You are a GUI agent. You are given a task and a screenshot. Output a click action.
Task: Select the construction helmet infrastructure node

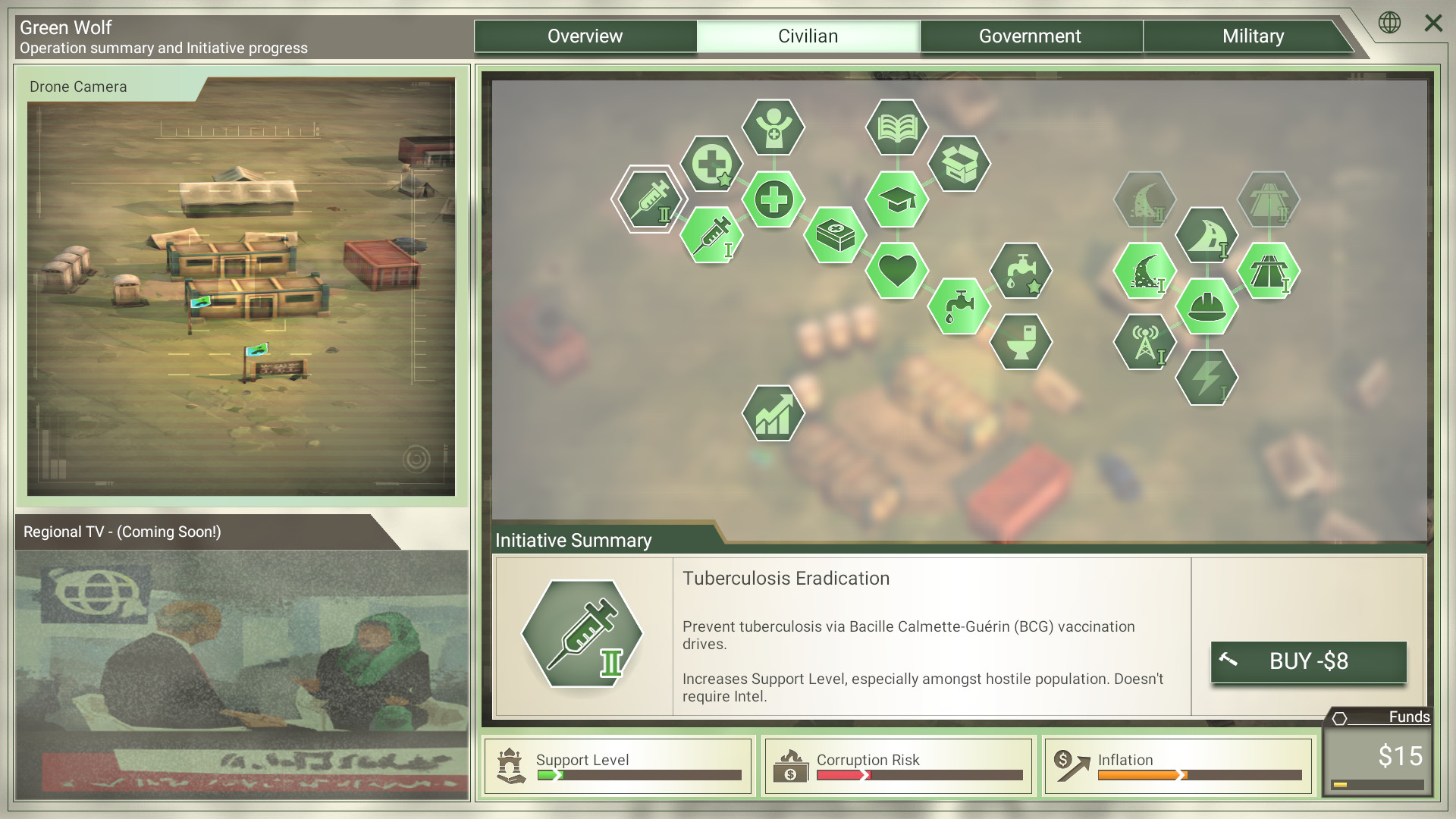tap(1207, 307)
